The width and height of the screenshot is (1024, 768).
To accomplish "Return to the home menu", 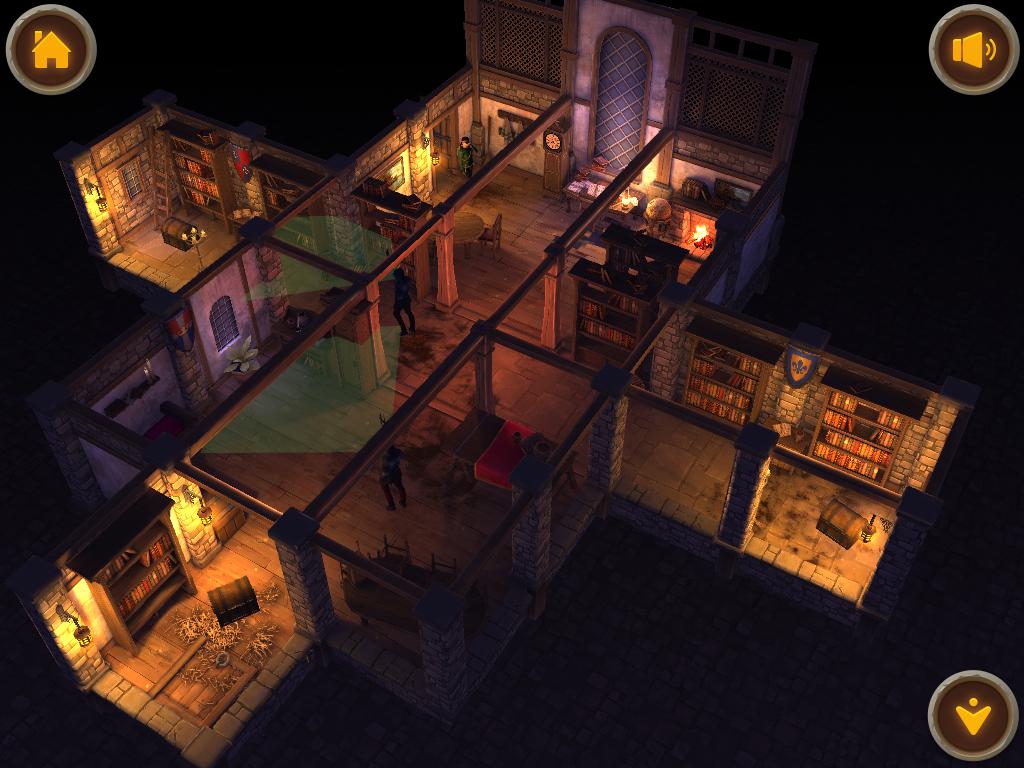I will click(51, 50).
